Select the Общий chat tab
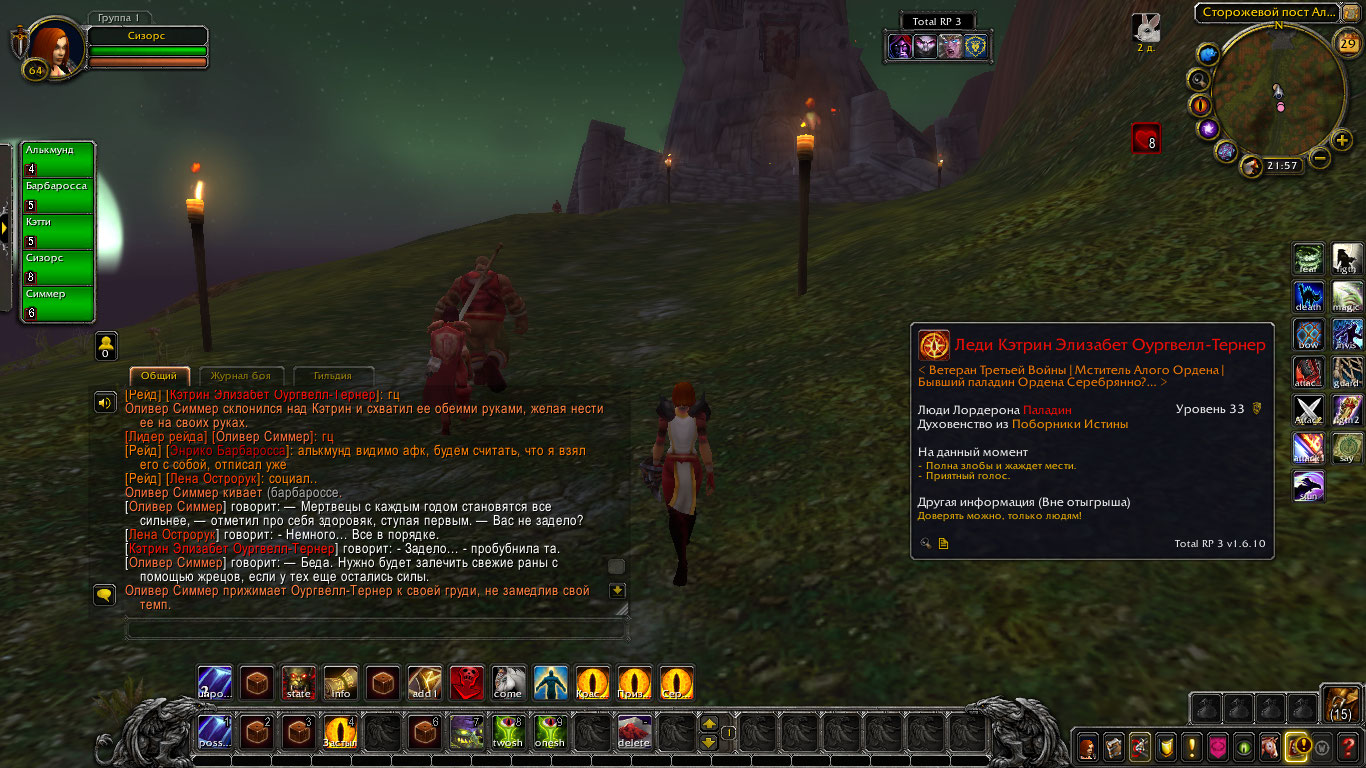The image size is (1366, 768). (159, 376)
